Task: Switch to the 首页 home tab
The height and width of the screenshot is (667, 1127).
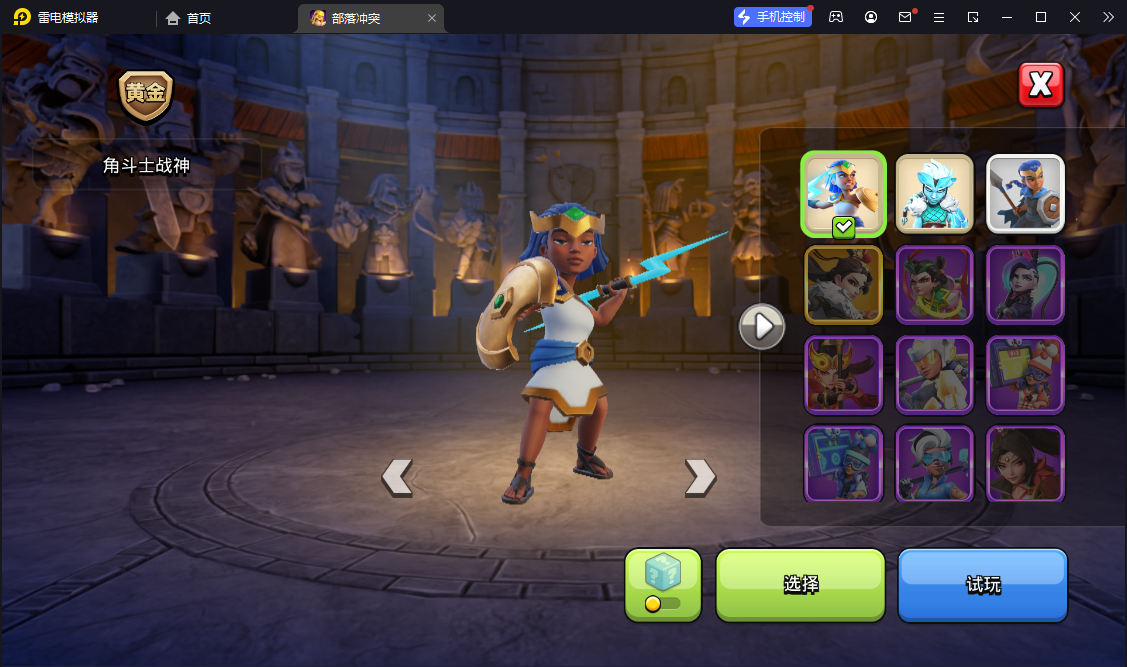Action: click(x=189, y=17)
